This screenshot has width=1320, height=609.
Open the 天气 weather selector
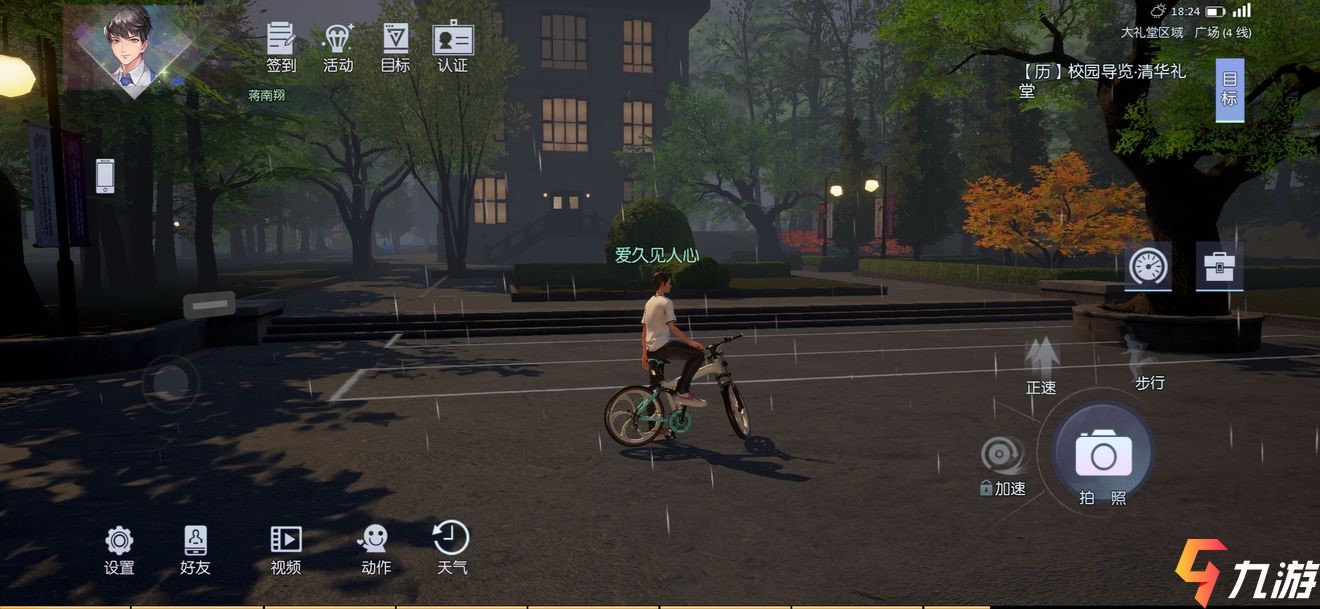[451, 547]
